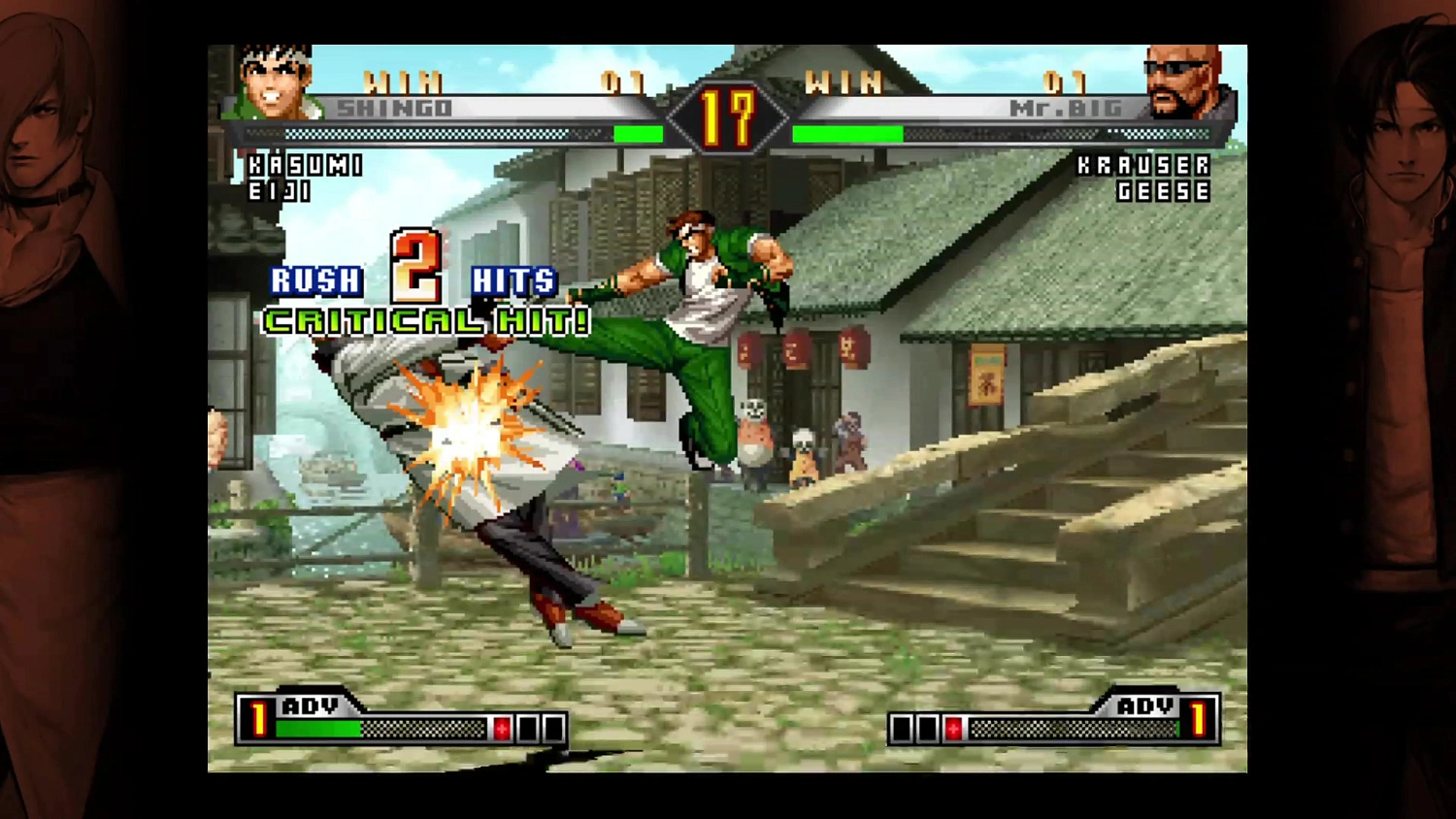Viewport: 1456px width, 819px height.
Task: Click the GEESE name entry on the right side
Action: pos(1163,191)
